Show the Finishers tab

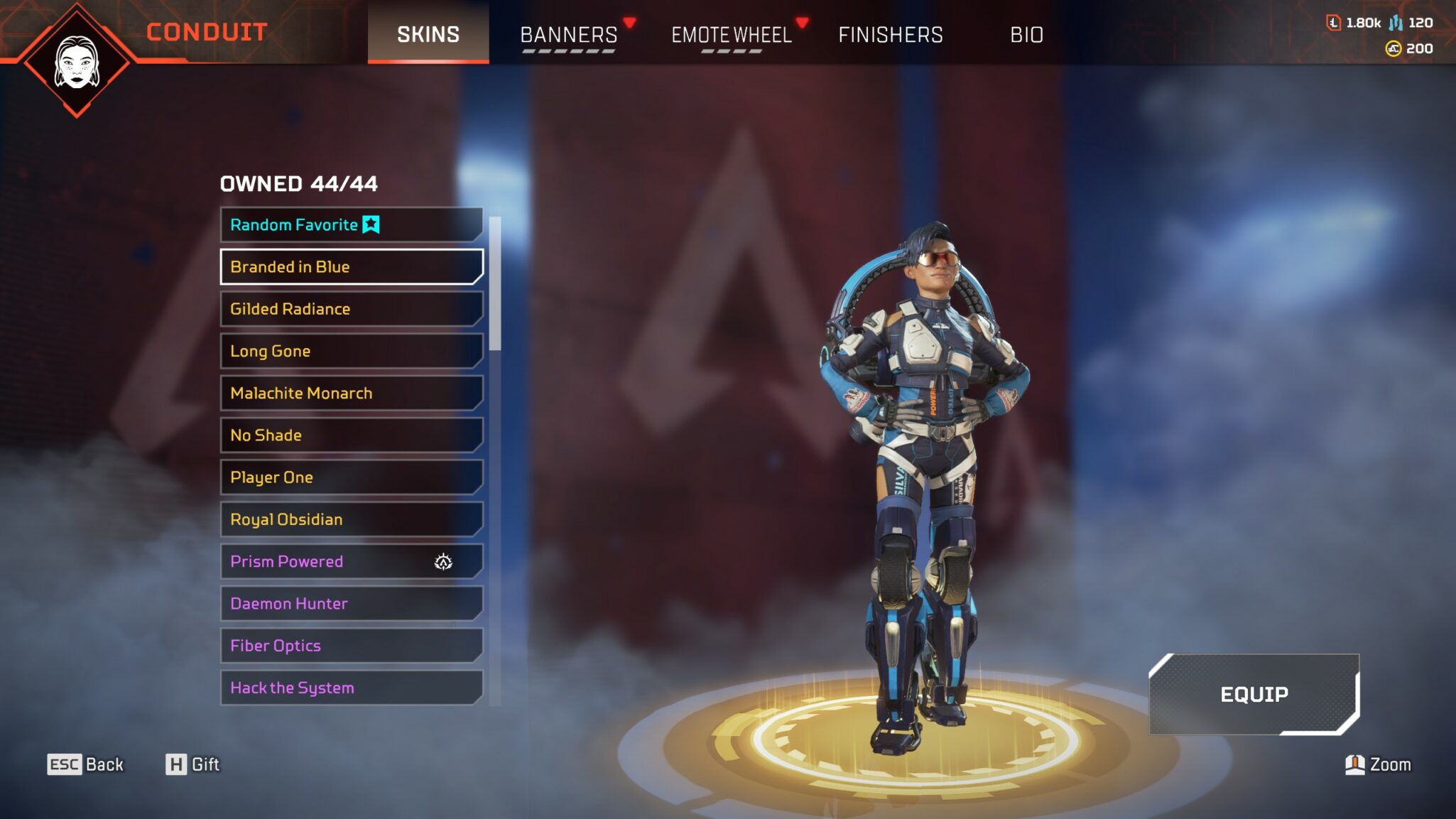tap(891, 34)
